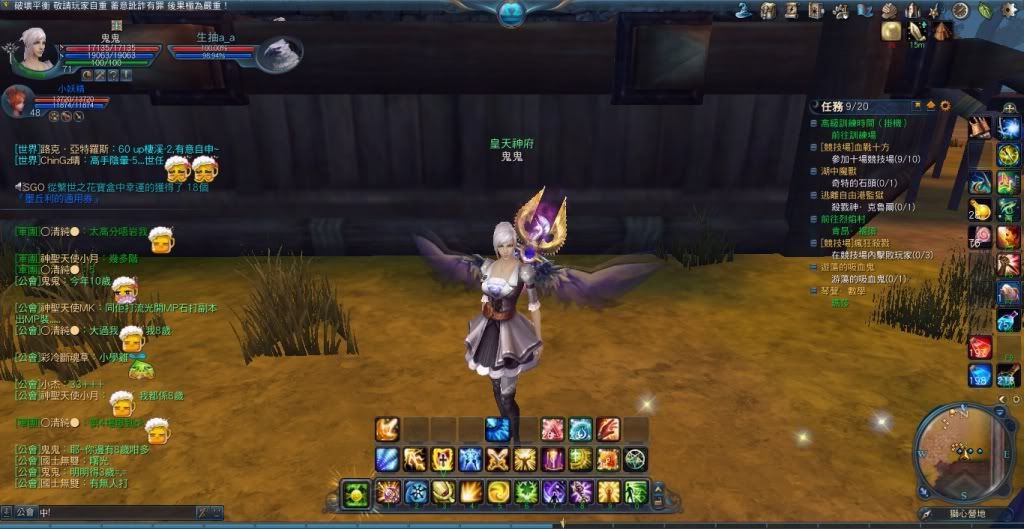Activate the crossed swords skill
This screenshot has width=1024, height=529.
(x=497, y=459)
